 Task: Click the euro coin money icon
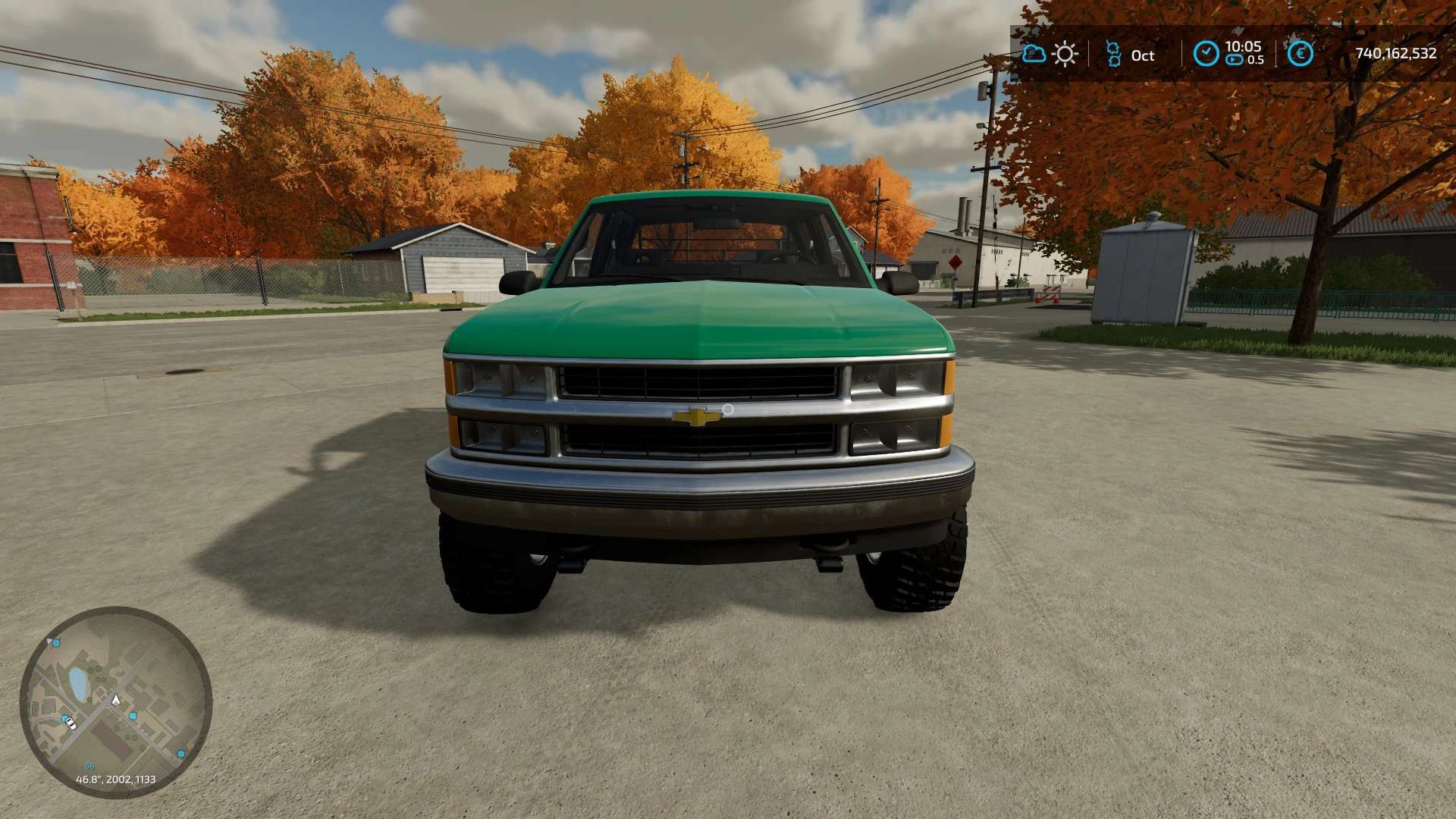pyautogui.click(x=1301, y=53)
